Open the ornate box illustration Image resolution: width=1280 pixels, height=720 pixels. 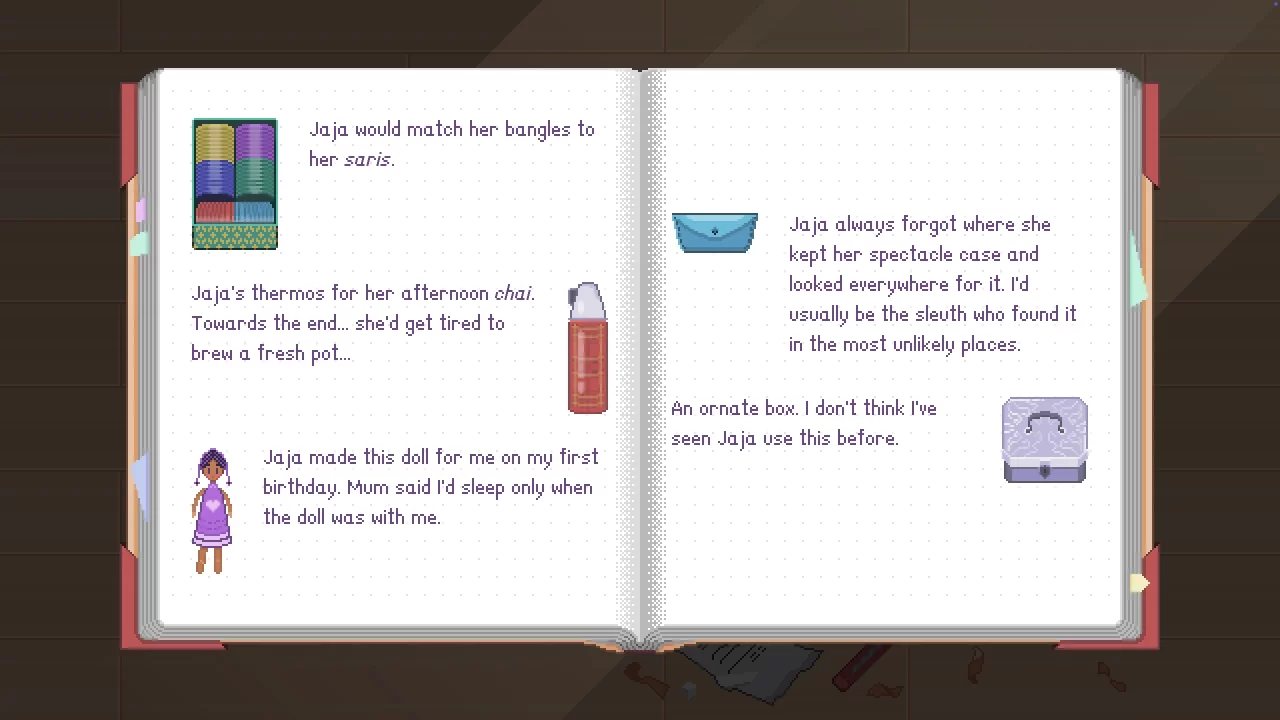click(x=1044, y=440)
